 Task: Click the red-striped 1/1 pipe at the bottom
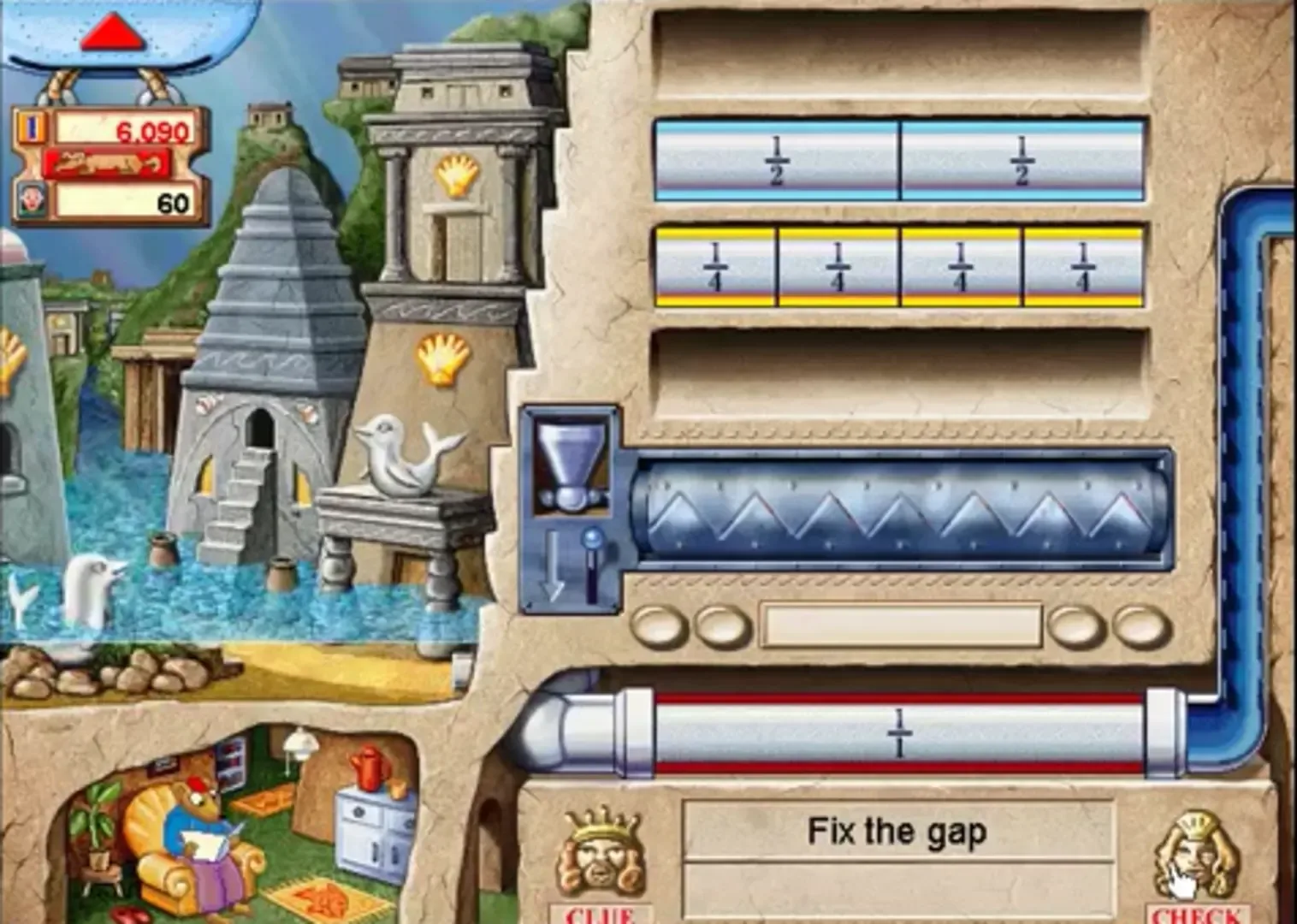coord(898,731)
